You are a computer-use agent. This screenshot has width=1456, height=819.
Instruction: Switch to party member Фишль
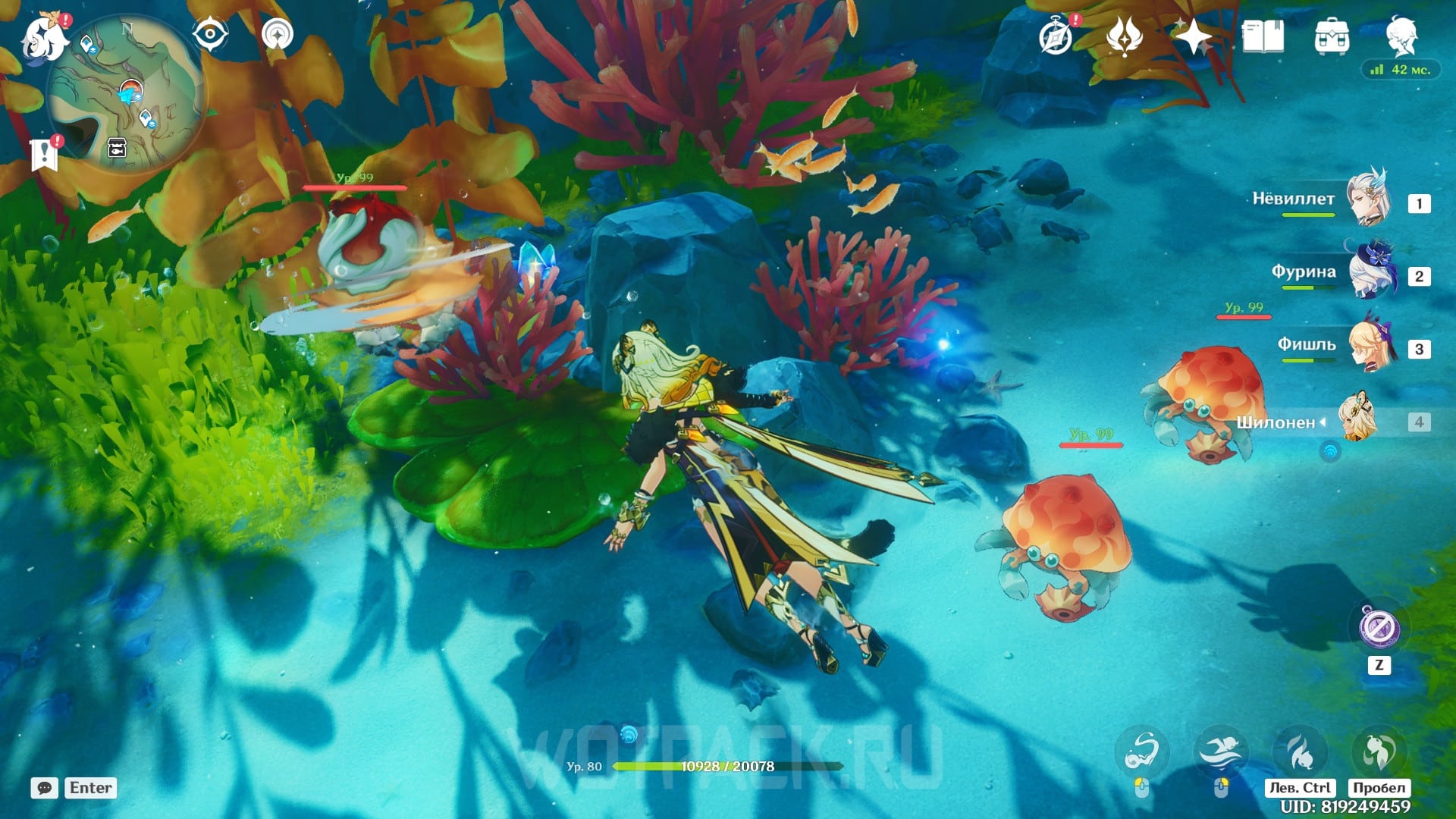pos(1369,346)
